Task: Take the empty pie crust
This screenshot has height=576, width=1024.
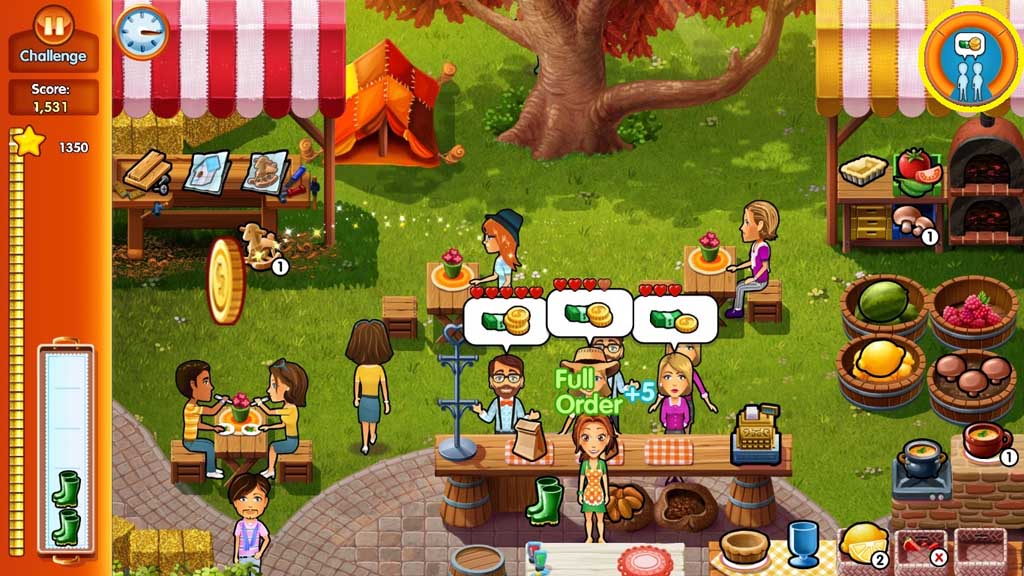Action: pyautogui.click(x=745, y=546)
